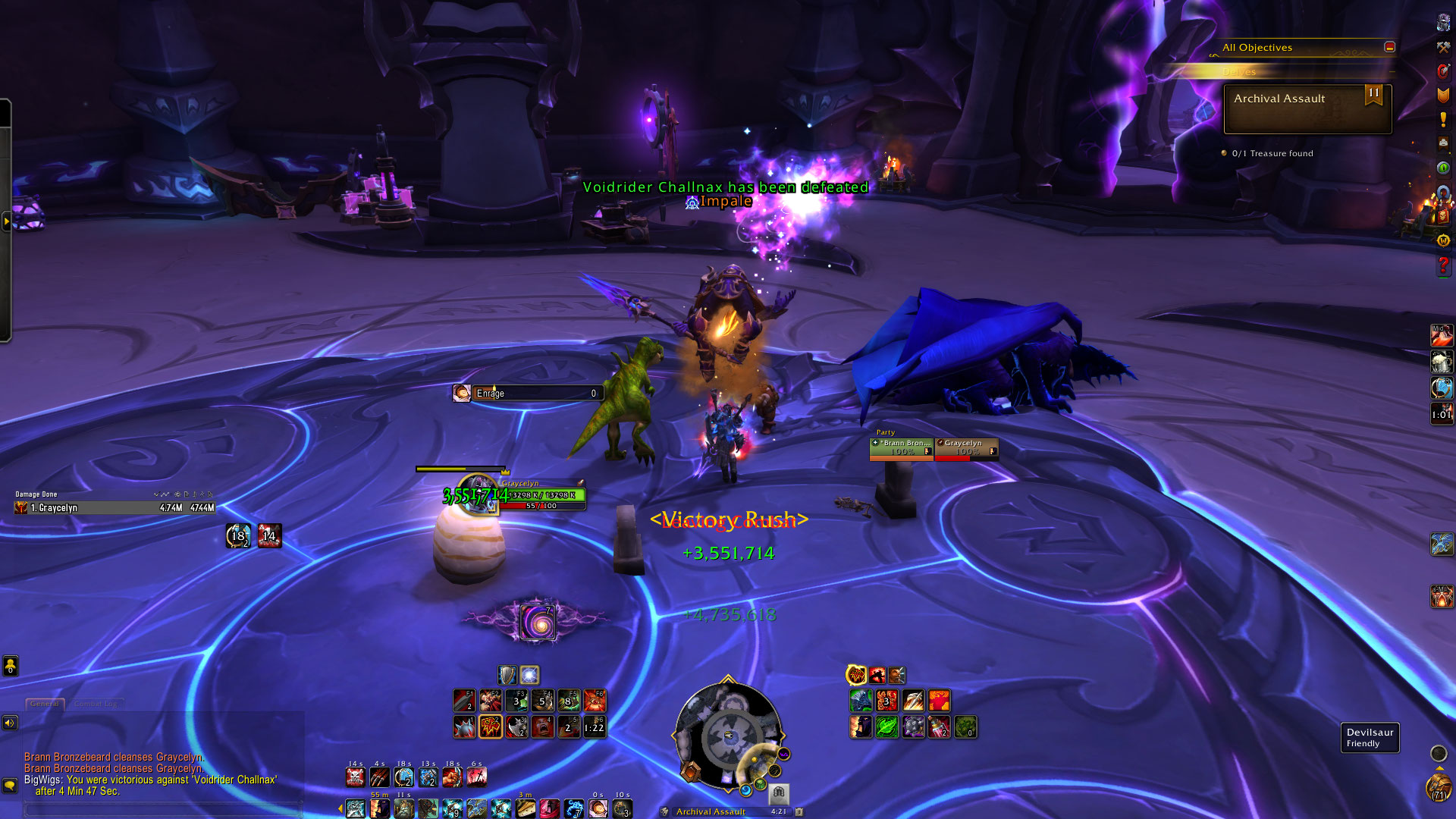
Task: Open the Archival Assault delve objective
Action: tap(1307, 108)
